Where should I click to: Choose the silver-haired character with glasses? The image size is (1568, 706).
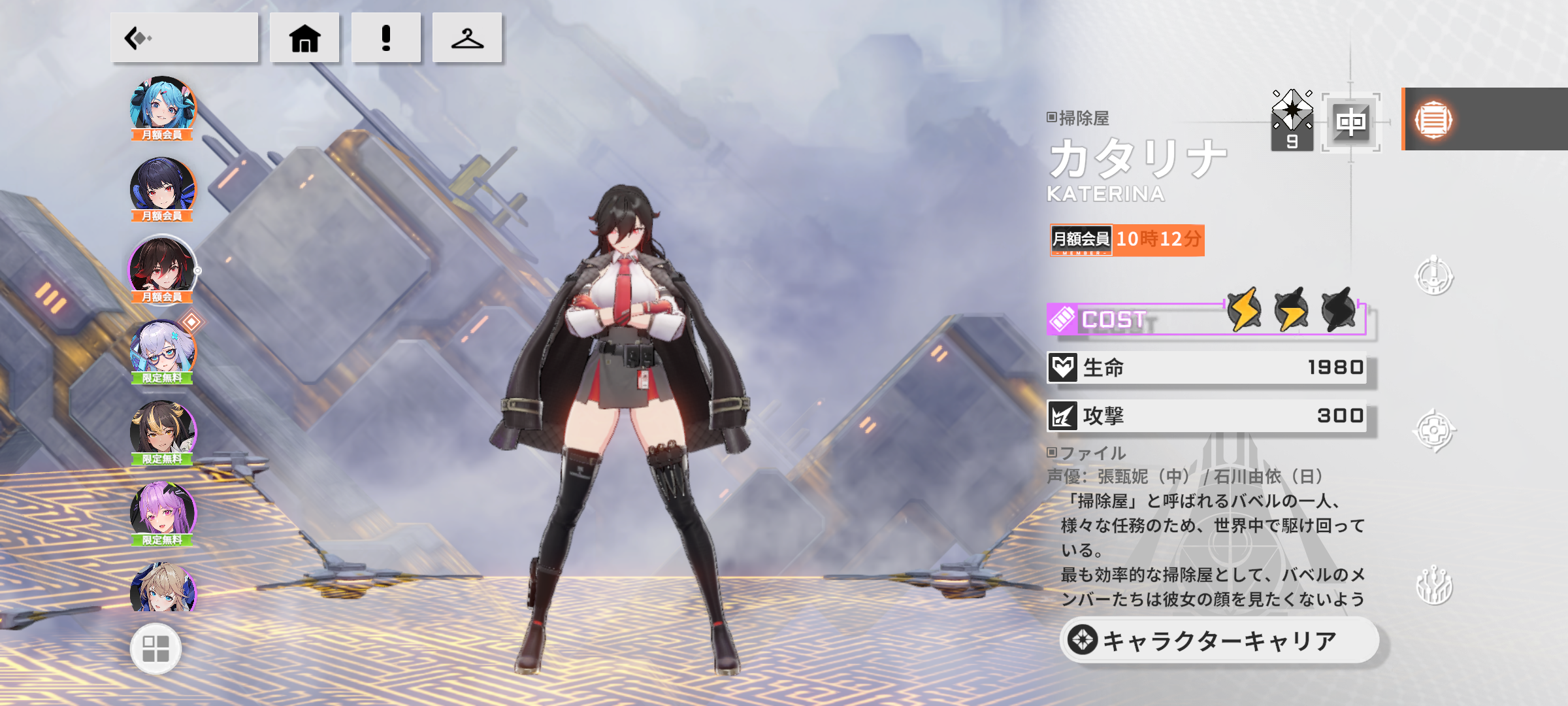pyautogui.click(x=163, y=350)
